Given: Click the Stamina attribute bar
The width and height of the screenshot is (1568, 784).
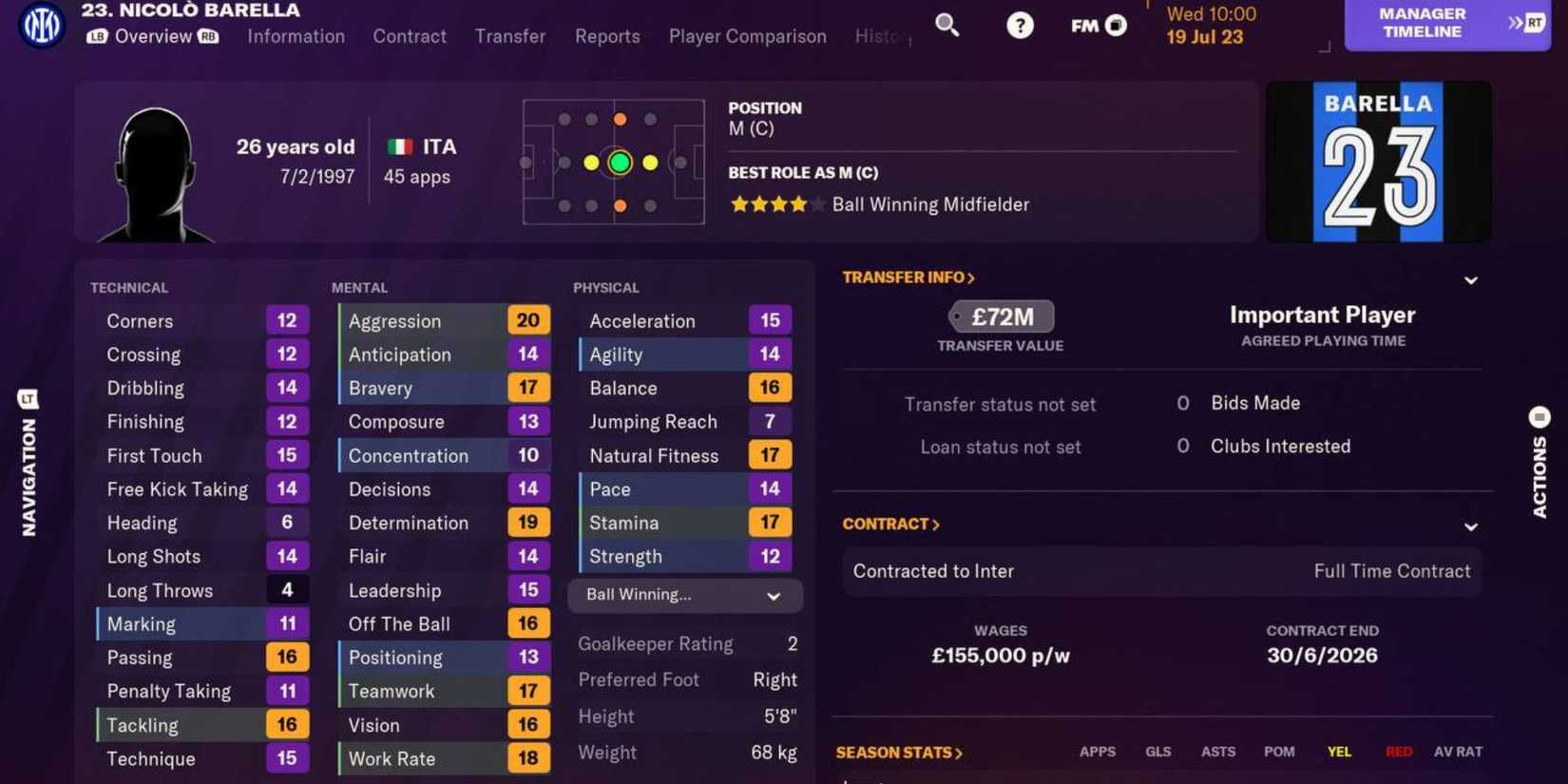Looking at the screenshot, I should 684,522.
